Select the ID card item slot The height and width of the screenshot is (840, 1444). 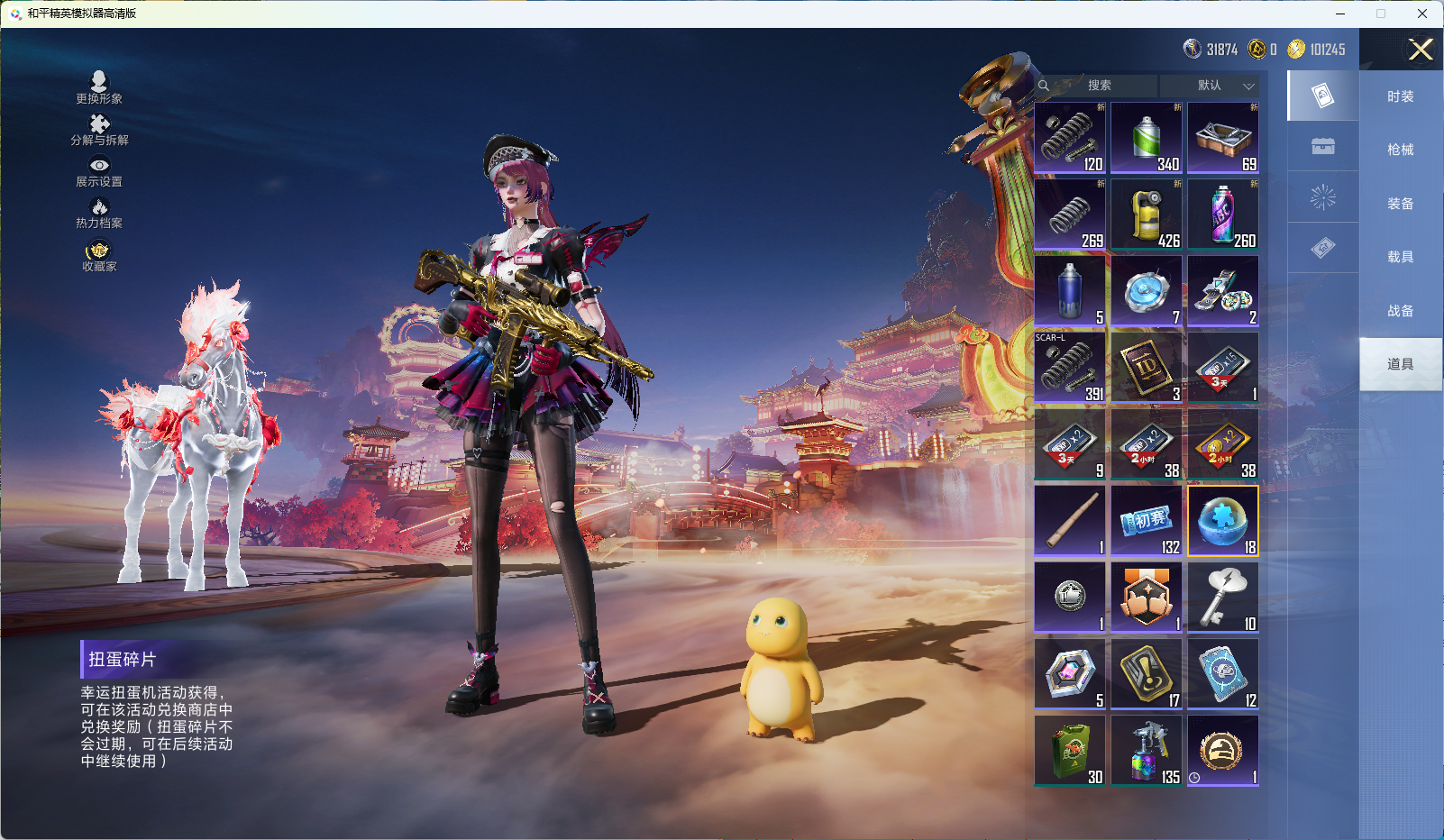(1147, 367)
